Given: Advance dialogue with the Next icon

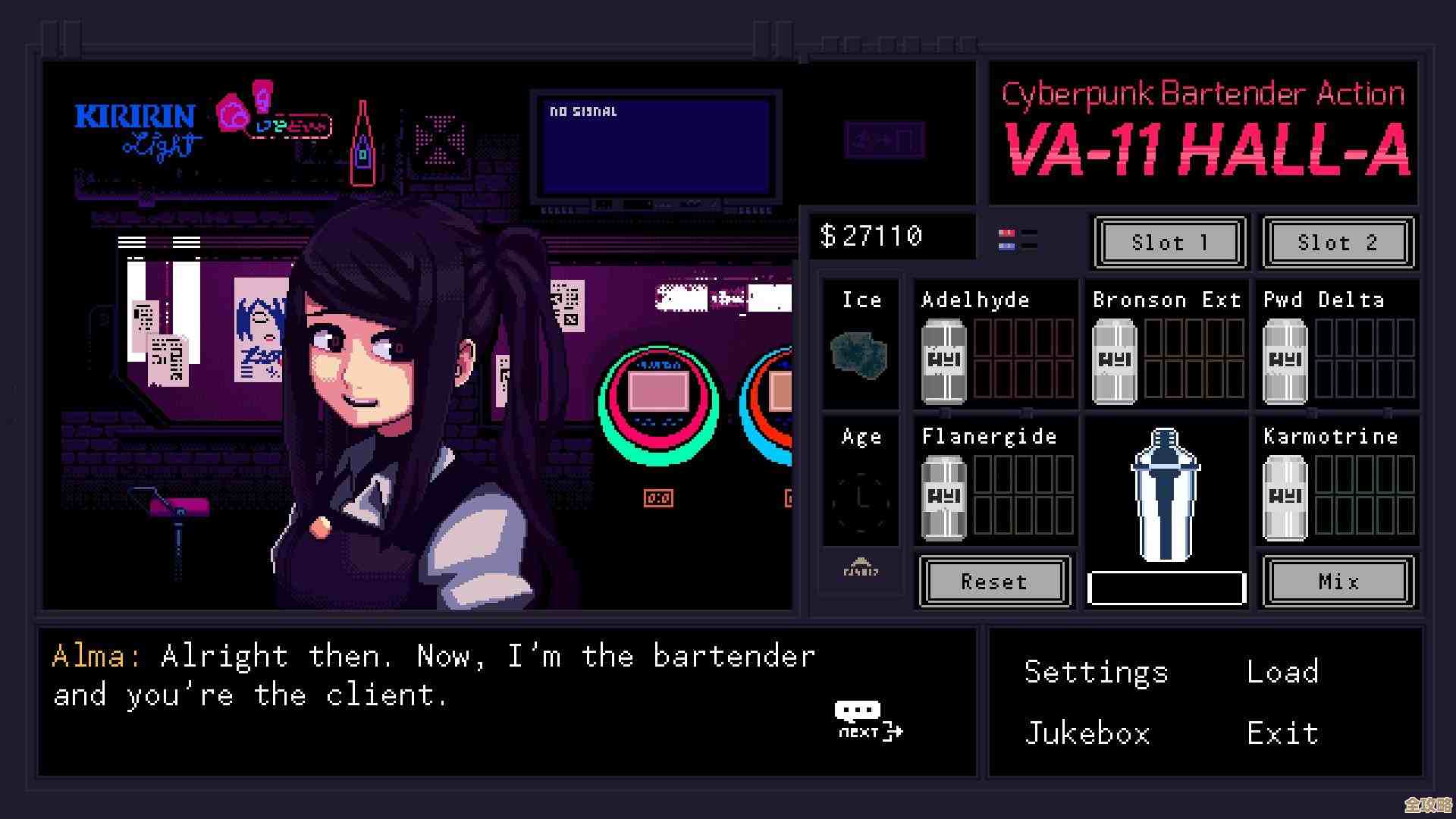Looking at the screenshot, I should (869, 721).
